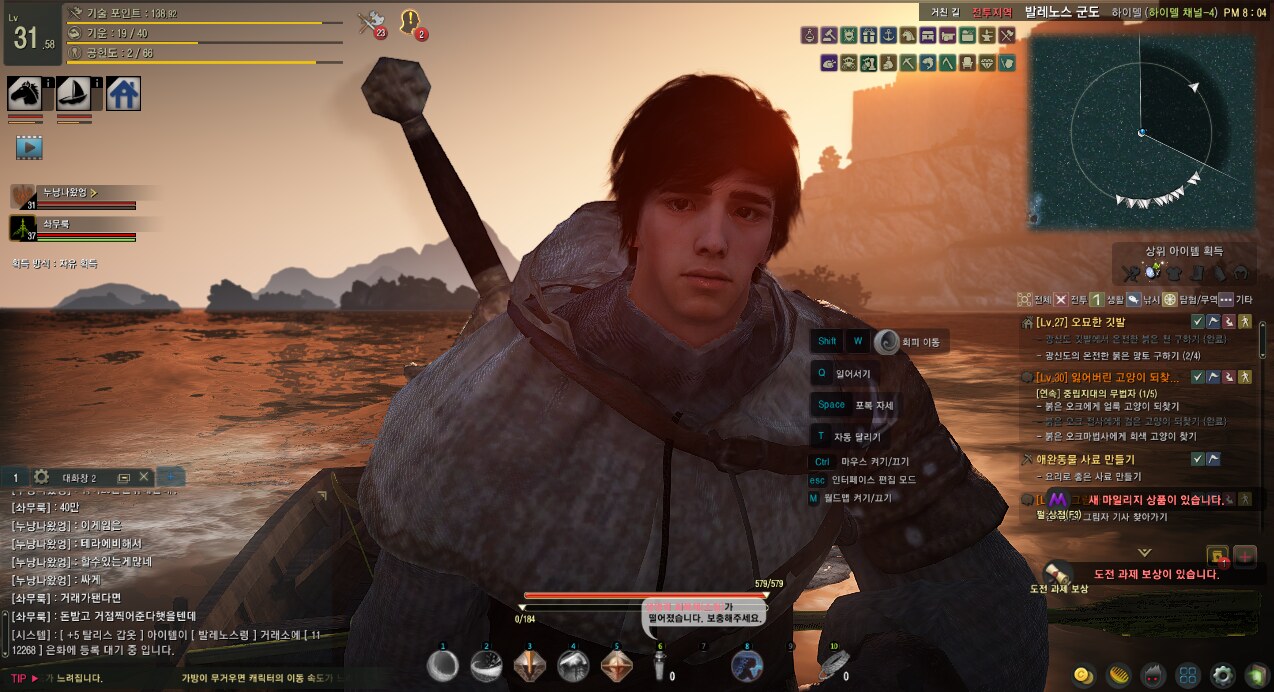Image resolution: width=1274 pixels, height=692 pixels.
Task: Click the horse mount icon
Action: tap(24, 93)
